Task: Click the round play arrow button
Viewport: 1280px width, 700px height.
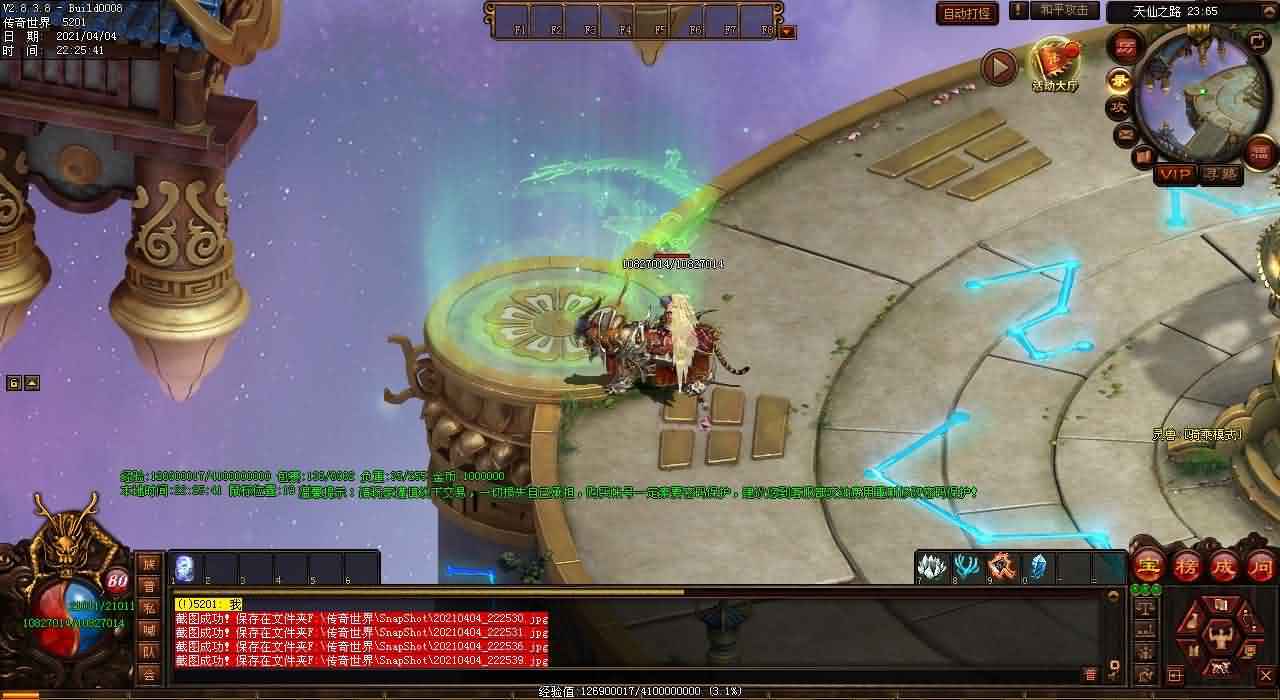Action: 998,67
